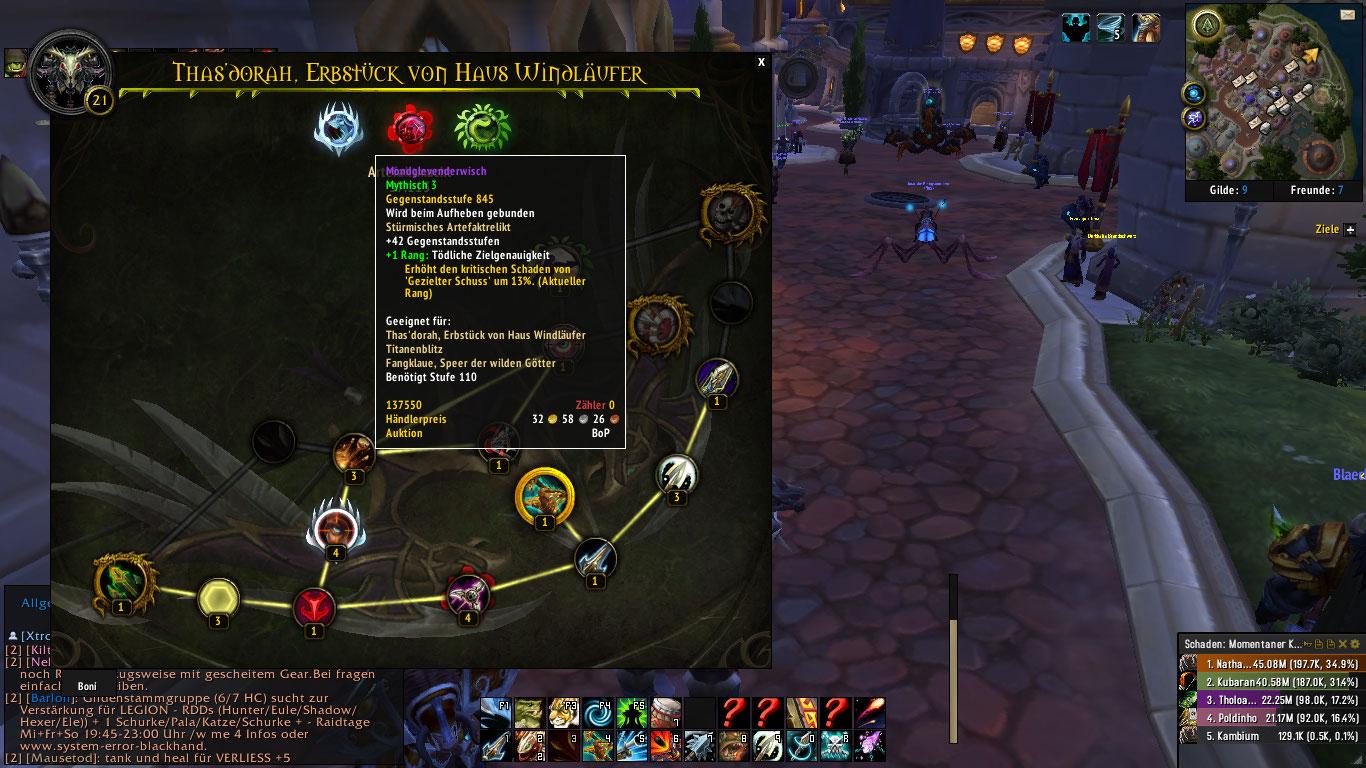The image size is (1366, 768).
Task: Expand the Ziele objectives tracker
Action: pyautogui.click(x=1350, y=230)
